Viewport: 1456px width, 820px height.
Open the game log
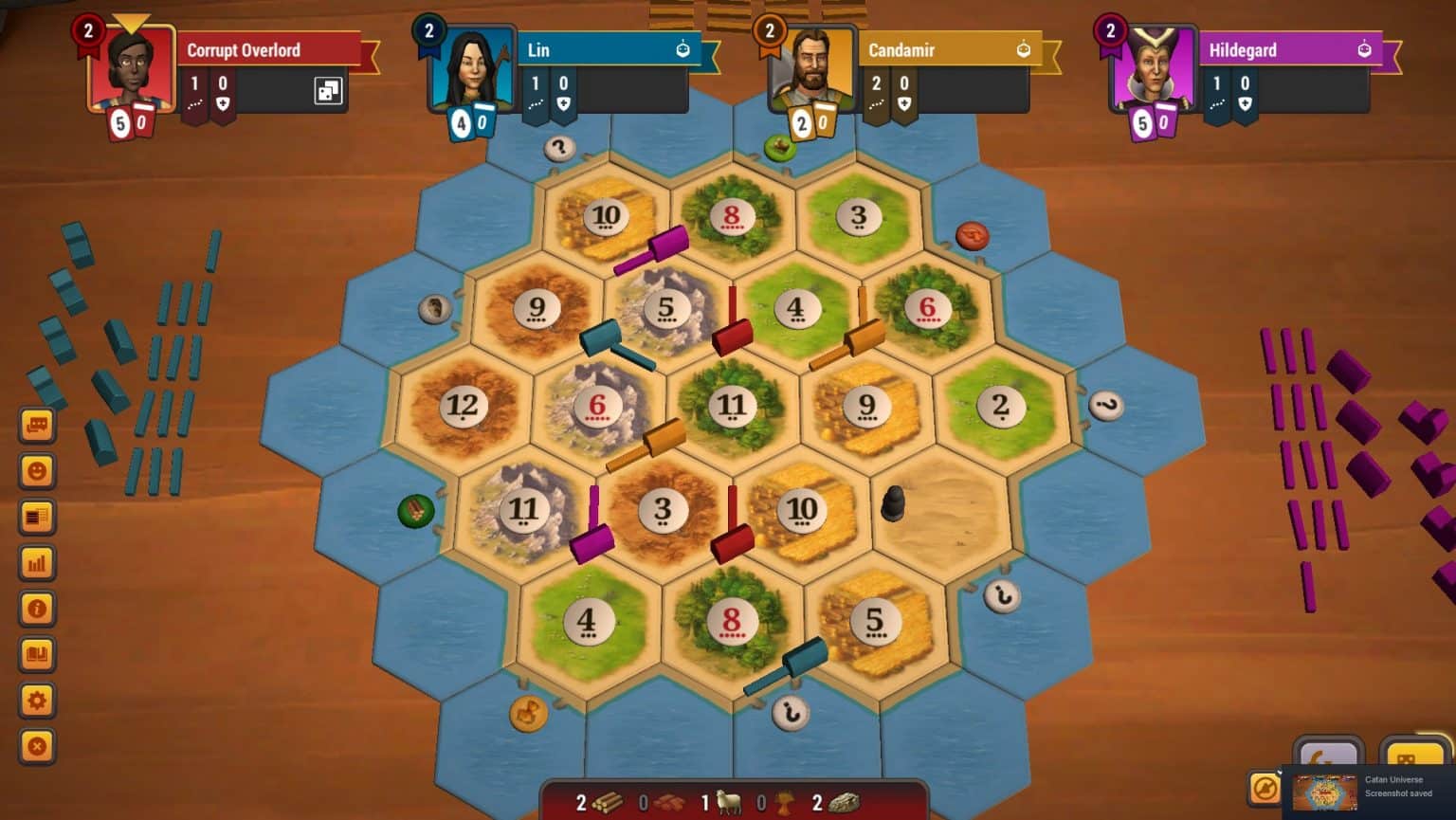(36, 517)
